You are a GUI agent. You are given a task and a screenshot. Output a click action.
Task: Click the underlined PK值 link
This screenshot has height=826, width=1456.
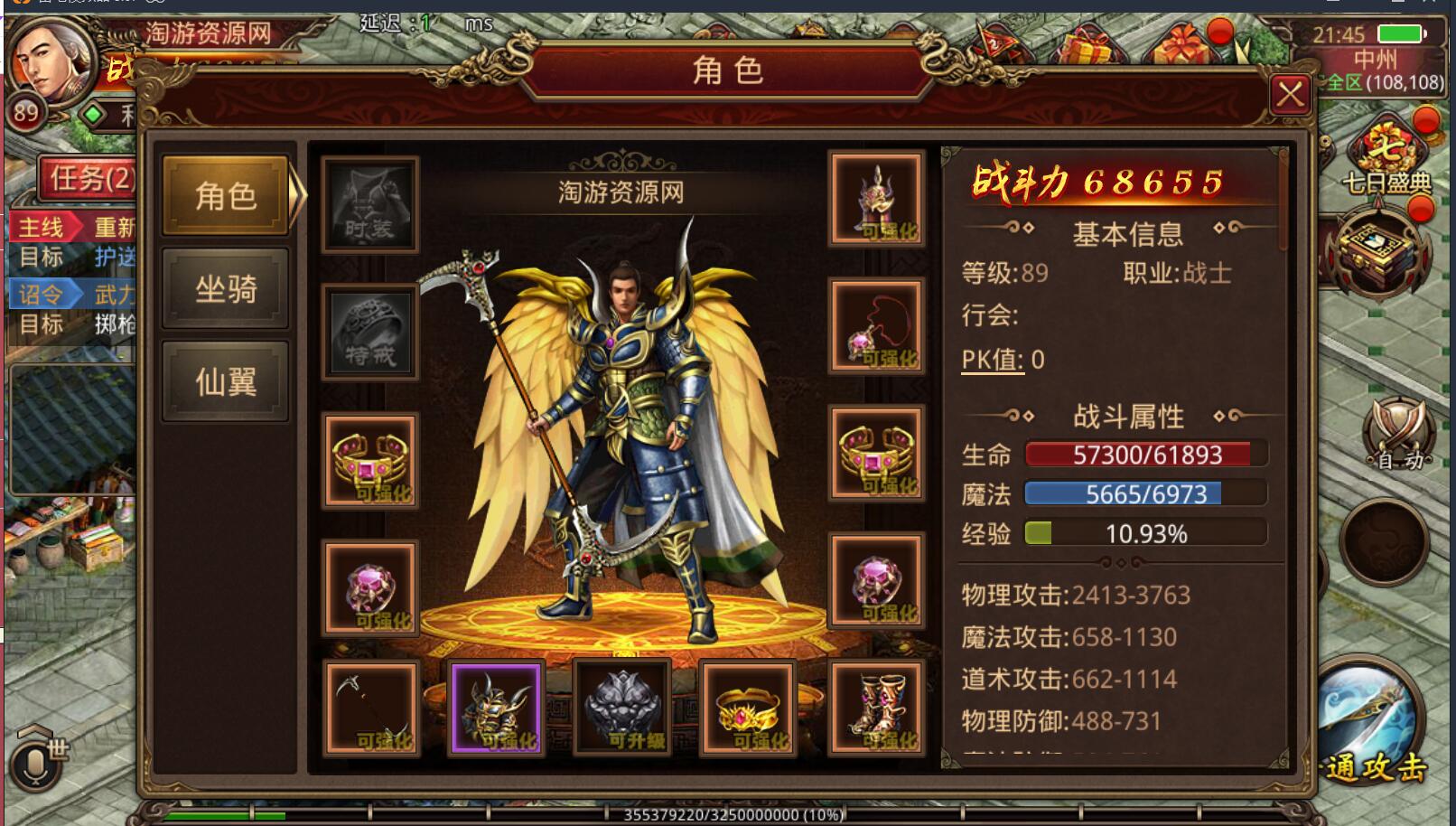coord(991,359)
